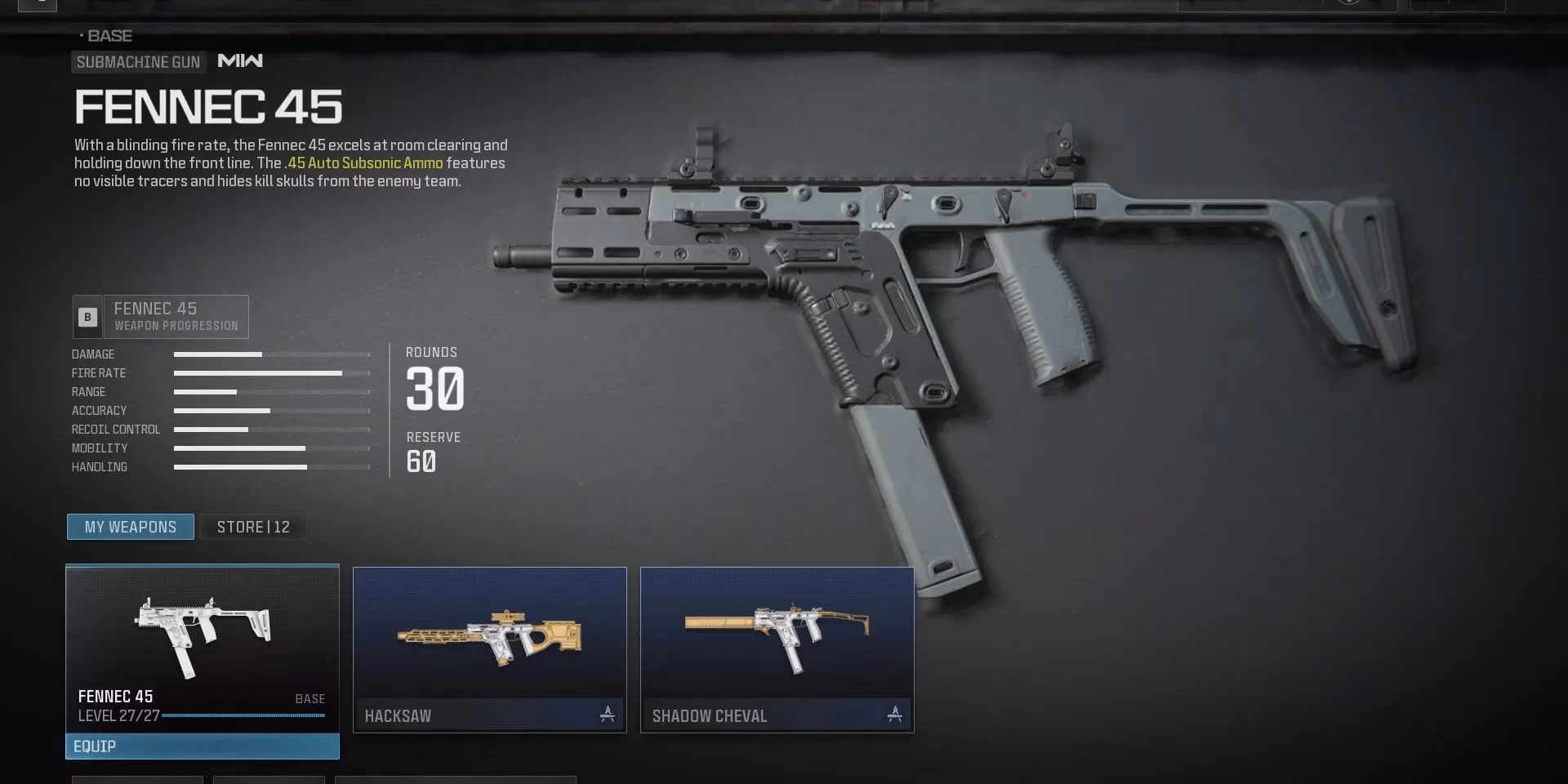Click the Damage stat bar
This screenshot has width=1568, height=784.
coord(269,354)
